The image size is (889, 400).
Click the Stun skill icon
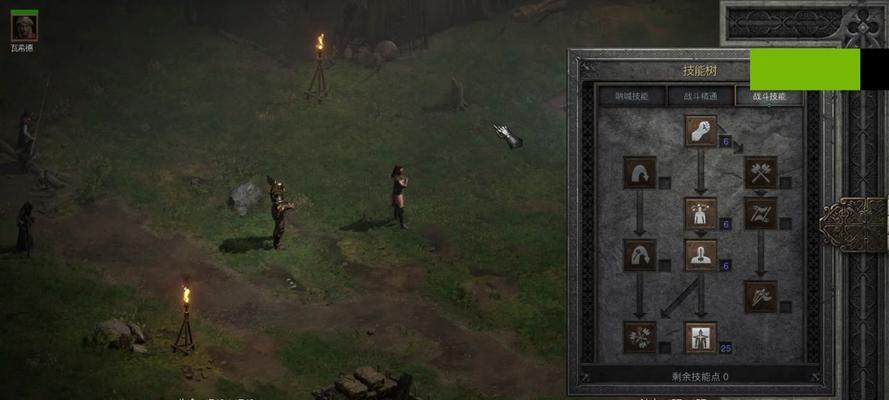click(x=700, y=213)
